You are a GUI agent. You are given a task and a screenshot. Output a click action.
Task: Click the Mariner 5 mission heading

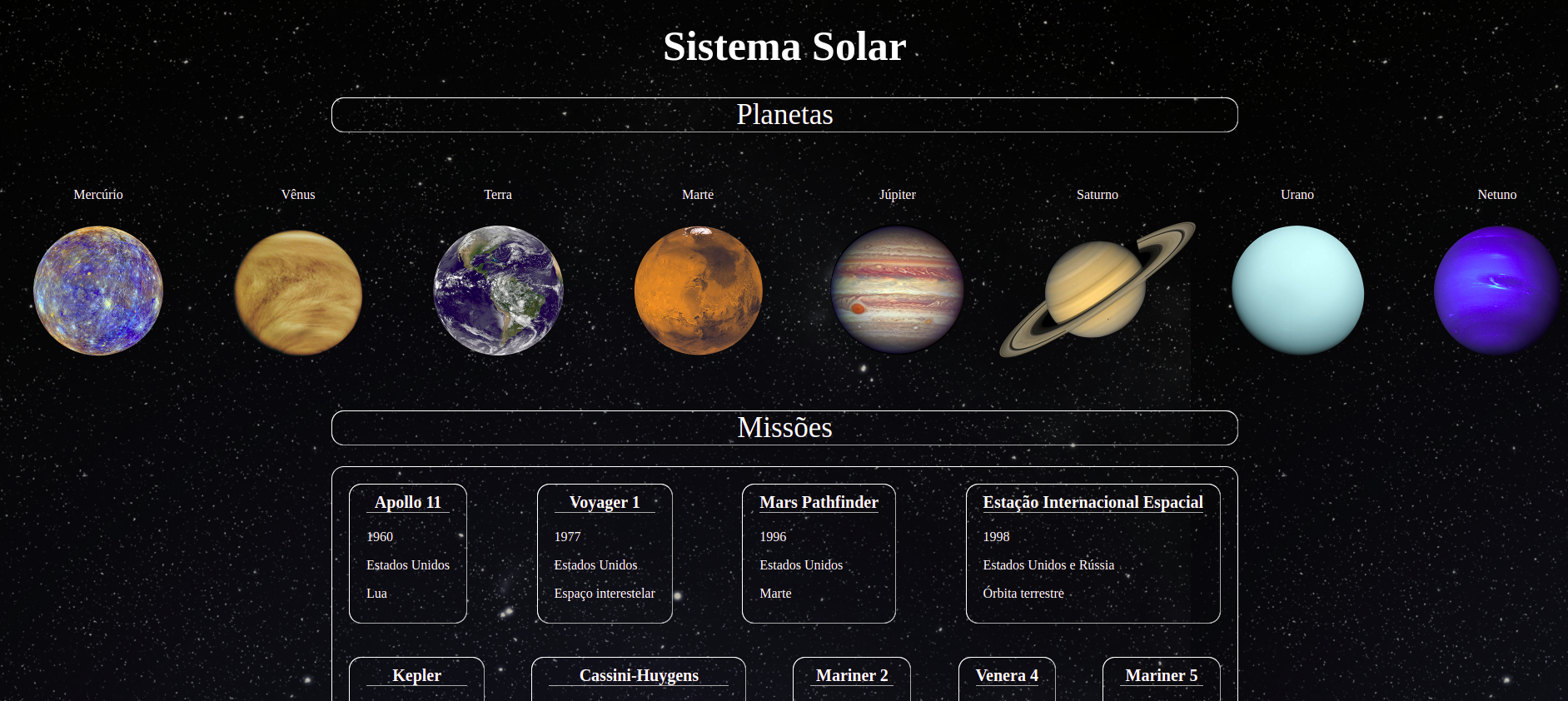pyautogui.click(x=1161, y=675)
